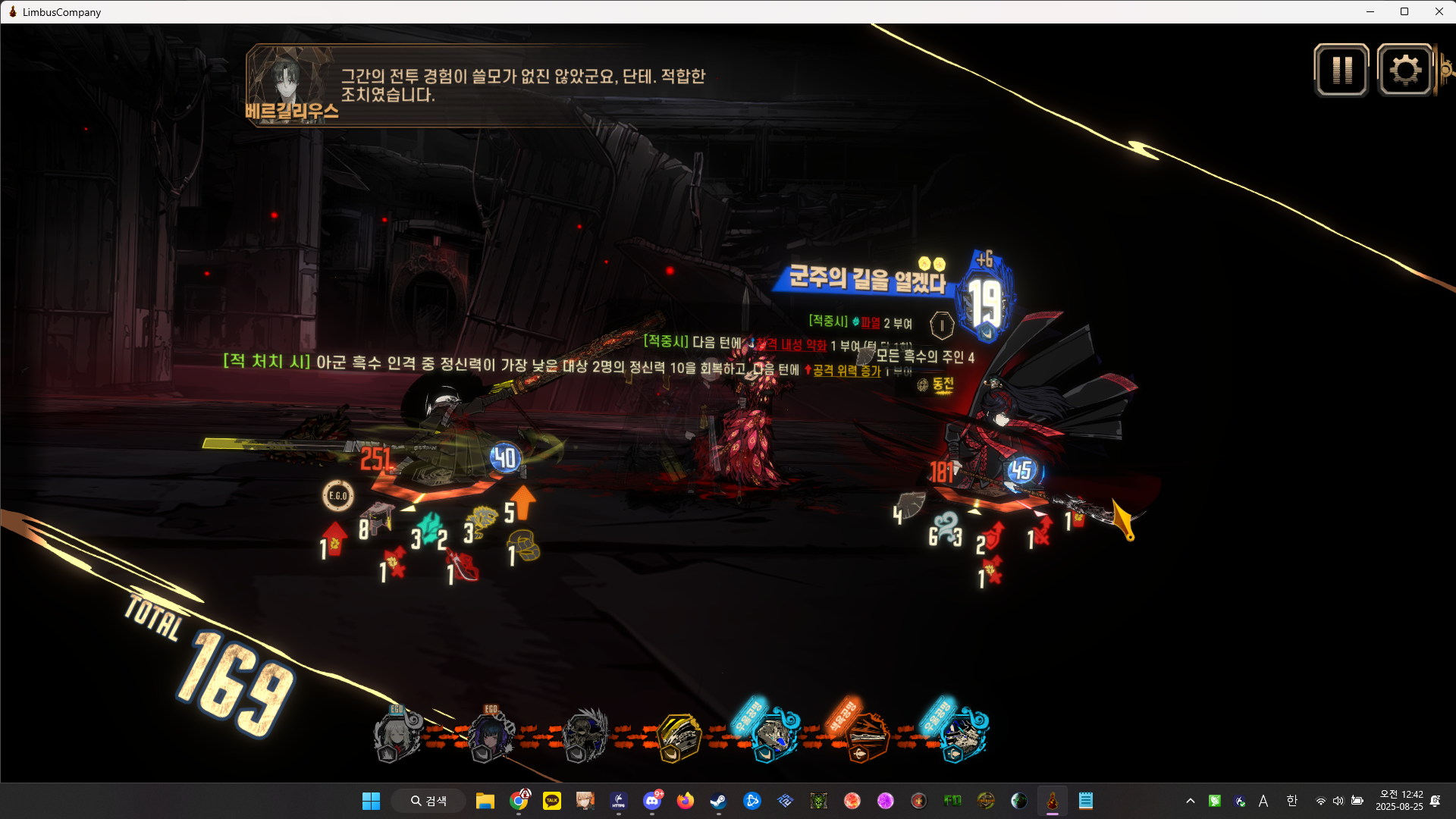Open settings via the gear icon
Viewport: 1456px width, 819px height.
click(x=1405, y=71)
